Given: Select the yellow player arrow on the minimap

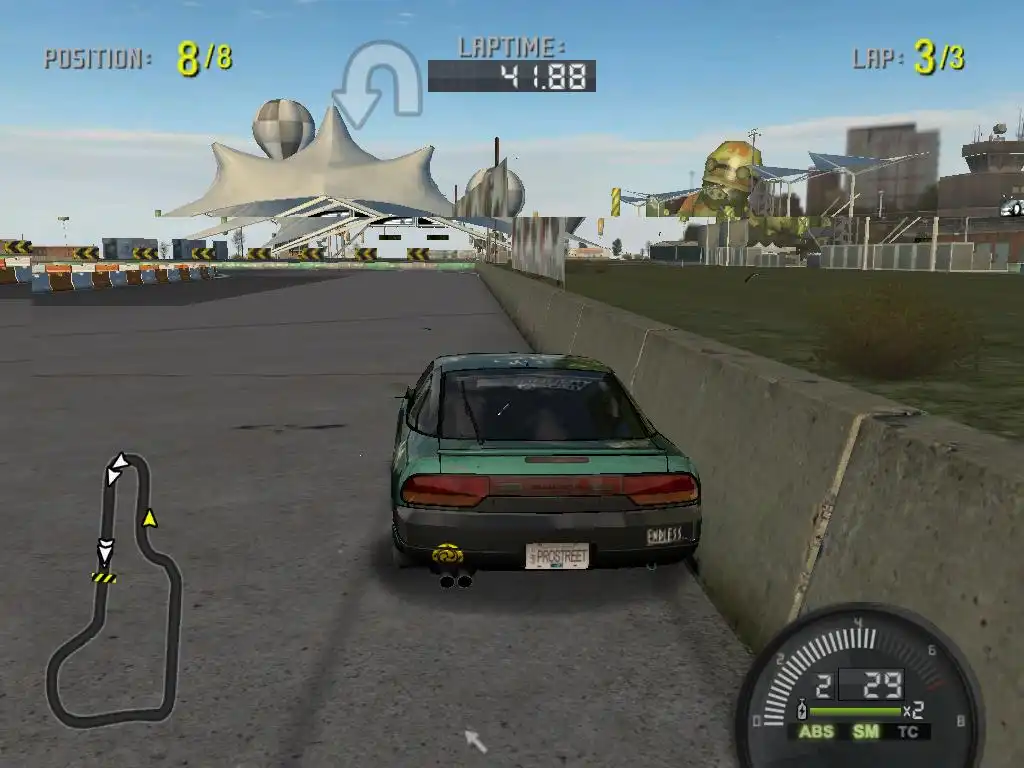Looking at the screenshot, I should point(150,517).
